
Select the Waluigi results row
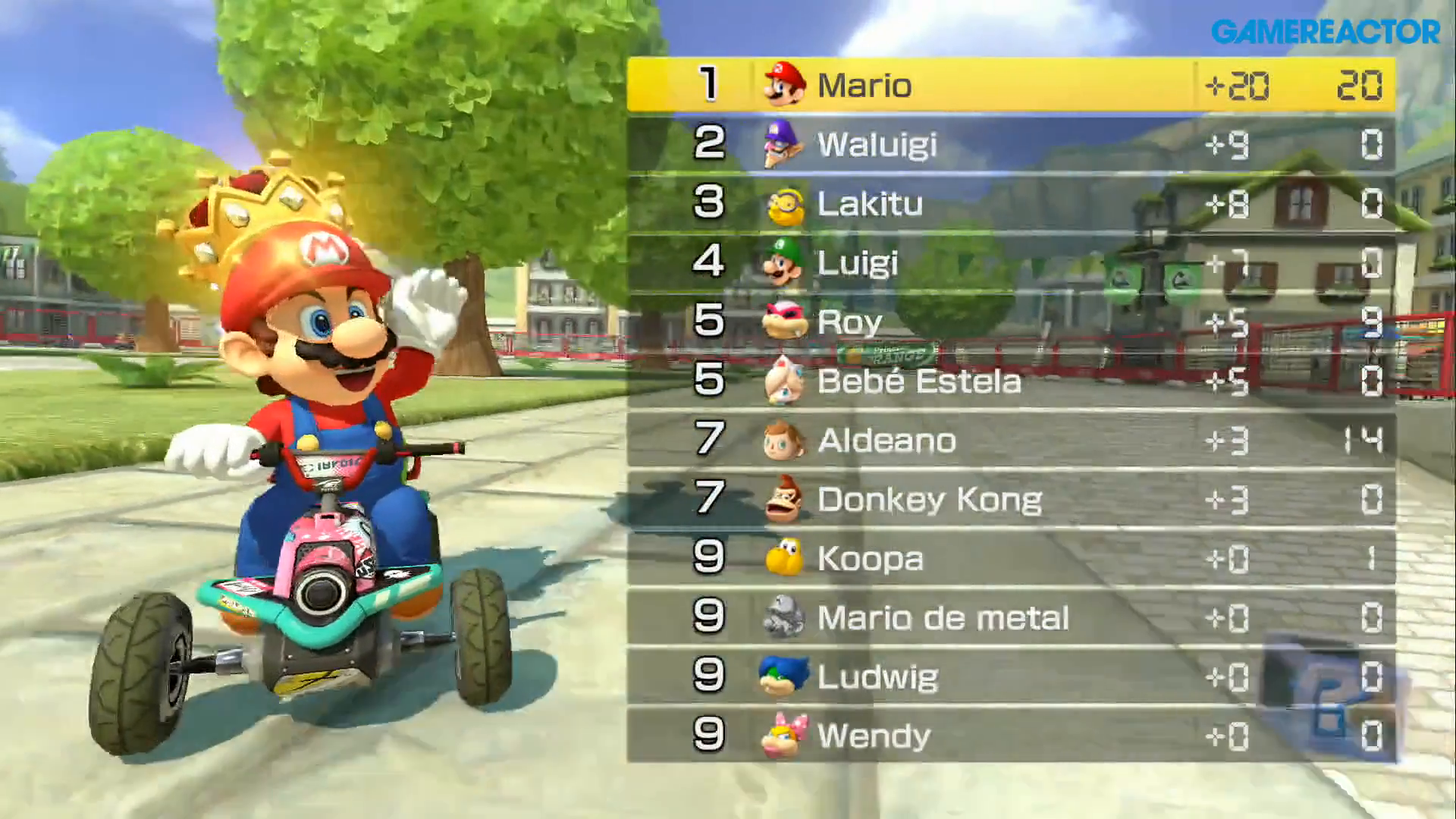pos(986,144)
